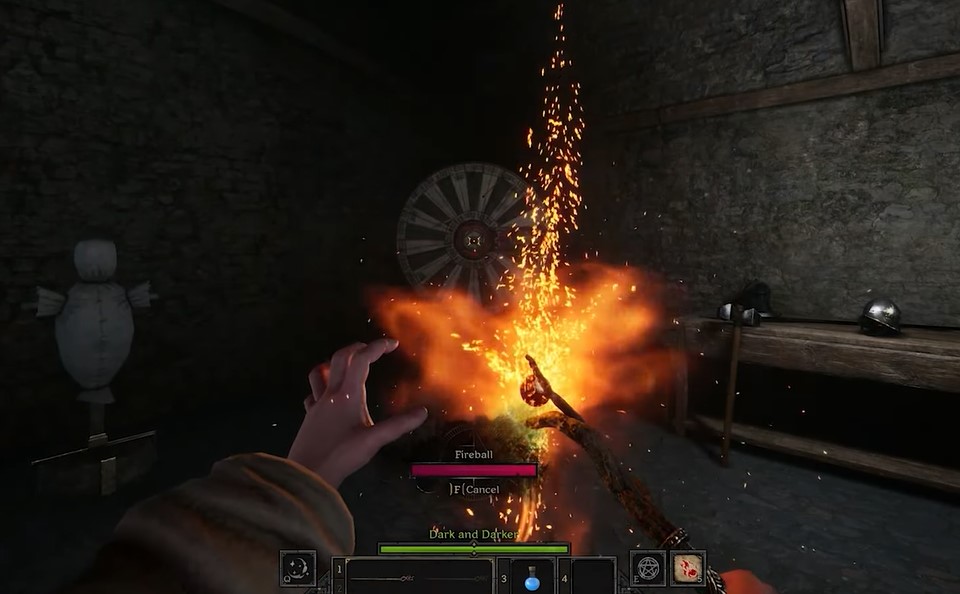Open the pentagram spell icon
The width and height of the screenshot is (960, 594).
(x=648, y=568)
